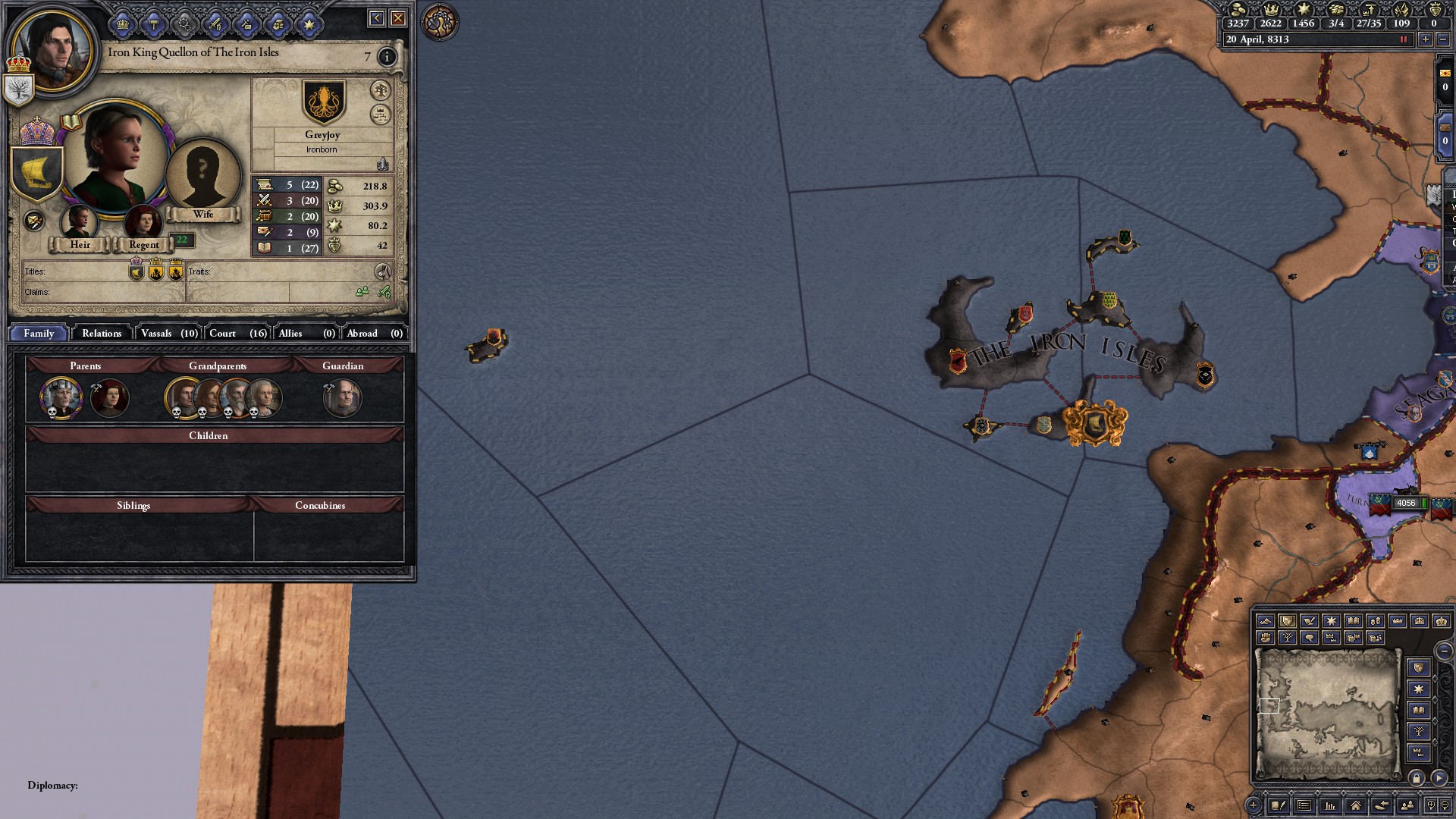1456x819 pixels.
Task: Click the Heir portrait
Action: point(80,222)
